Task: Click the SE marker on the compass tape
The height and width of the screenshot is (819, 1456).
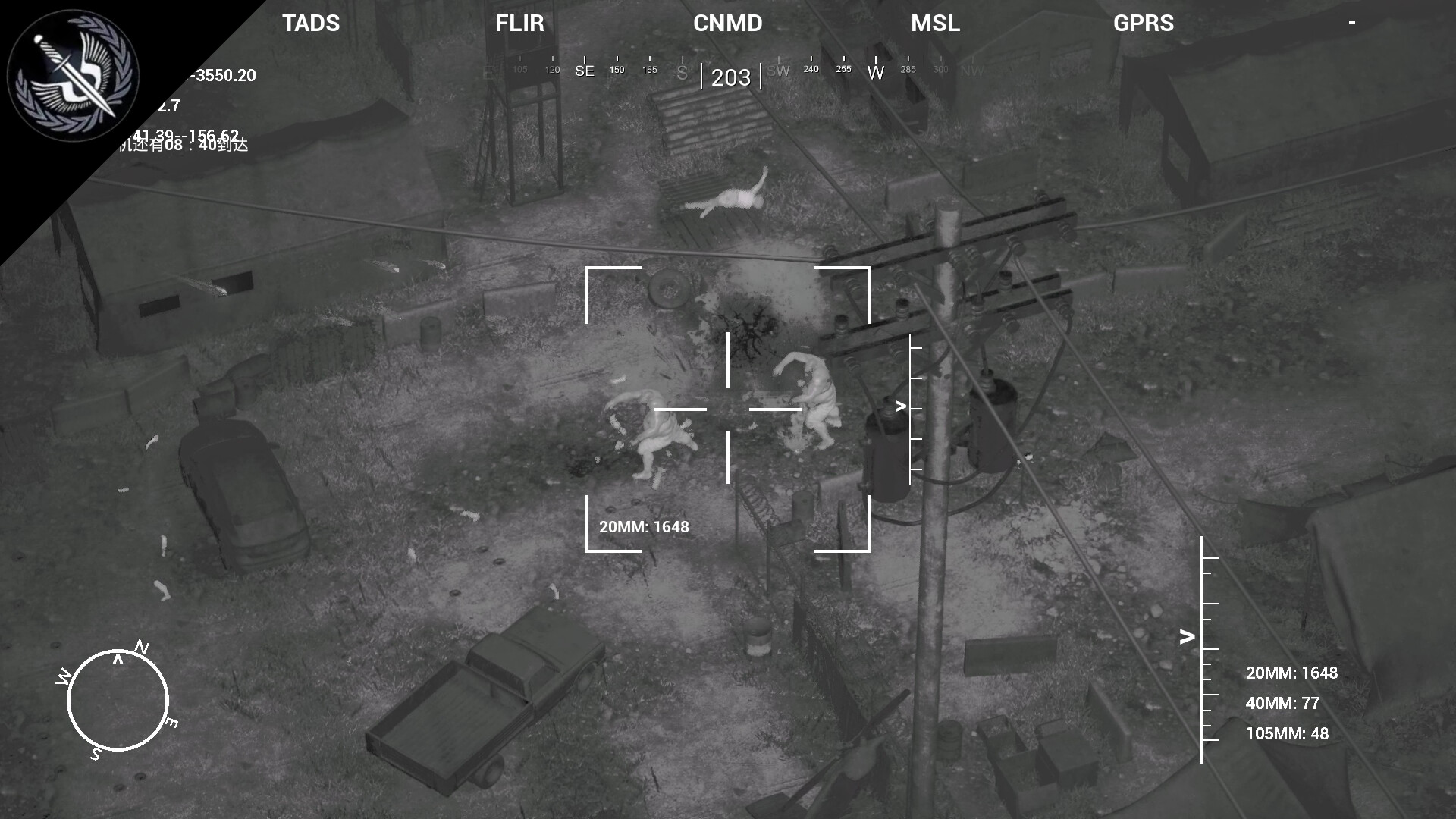Action: tap(584, 70)
